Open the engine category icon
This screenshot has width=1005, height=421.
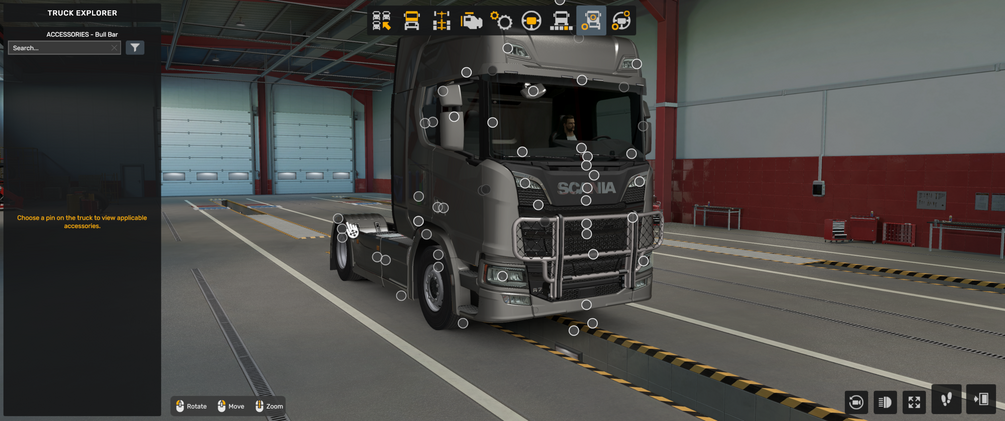tap(471, 21)
